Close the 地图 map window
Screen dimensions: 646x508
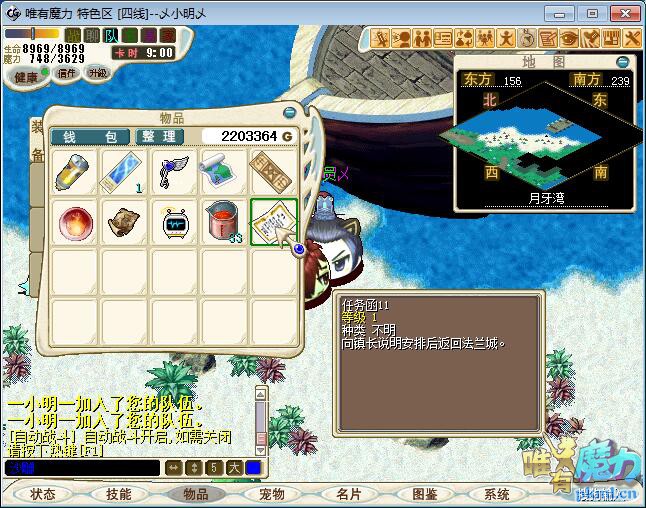coord(623,62)
